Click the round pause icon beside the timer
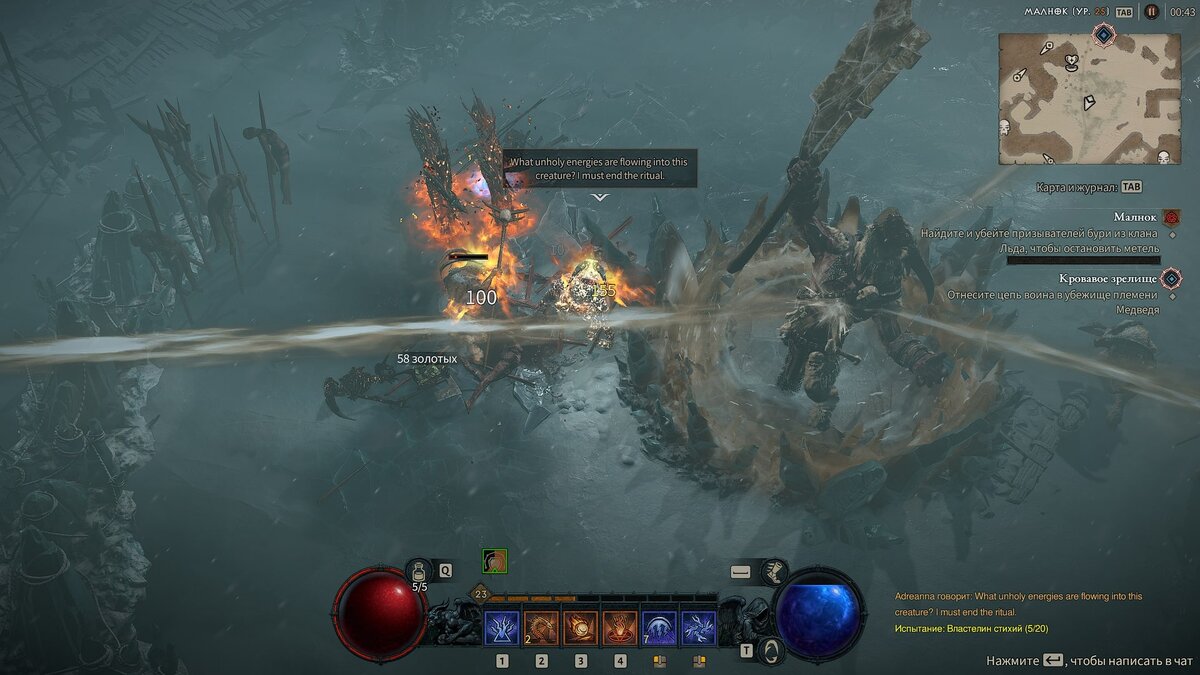 point(1152,12)
